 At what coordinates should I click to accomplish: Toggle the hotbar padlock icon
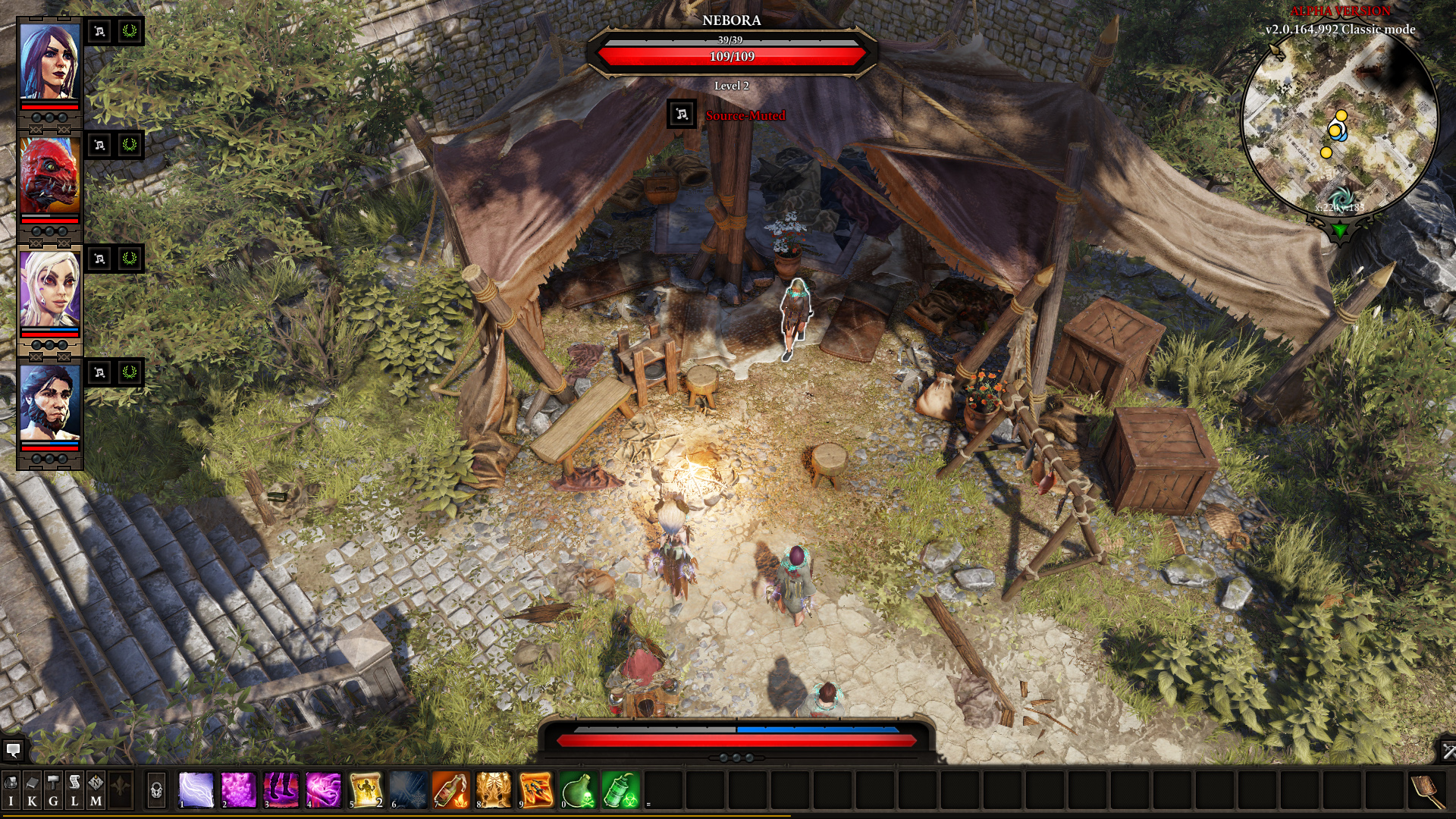click(156, 791)
